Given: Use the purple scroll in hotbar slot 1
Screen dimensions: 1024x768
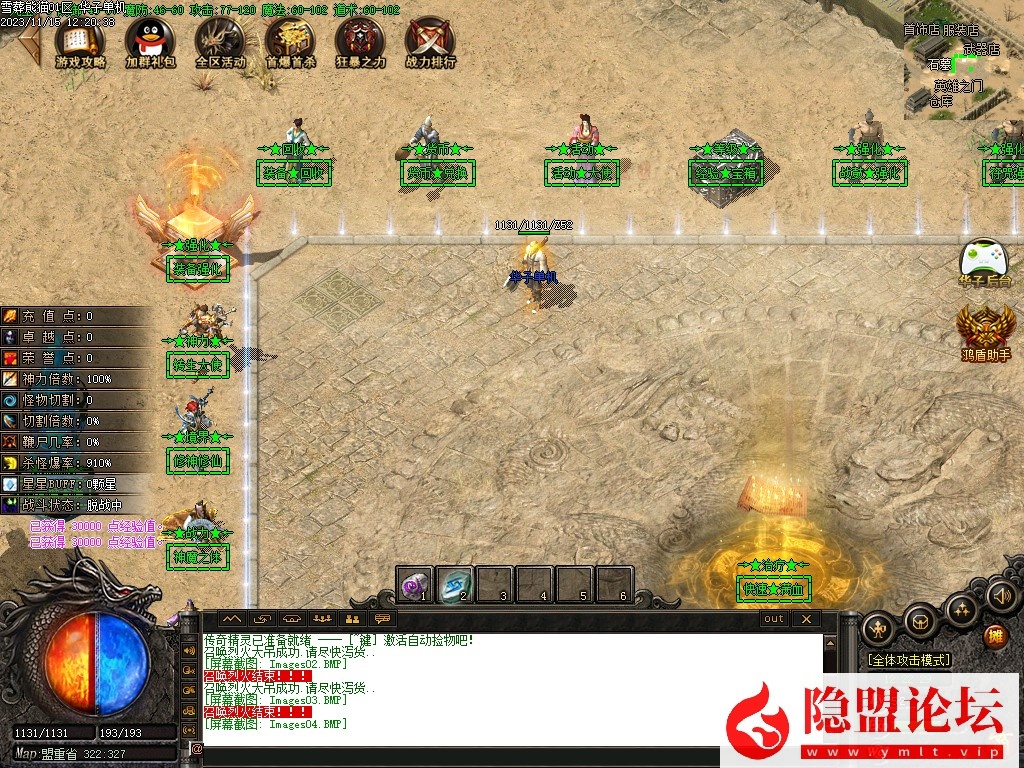Looking at the screenshot, I should point(414,585).
